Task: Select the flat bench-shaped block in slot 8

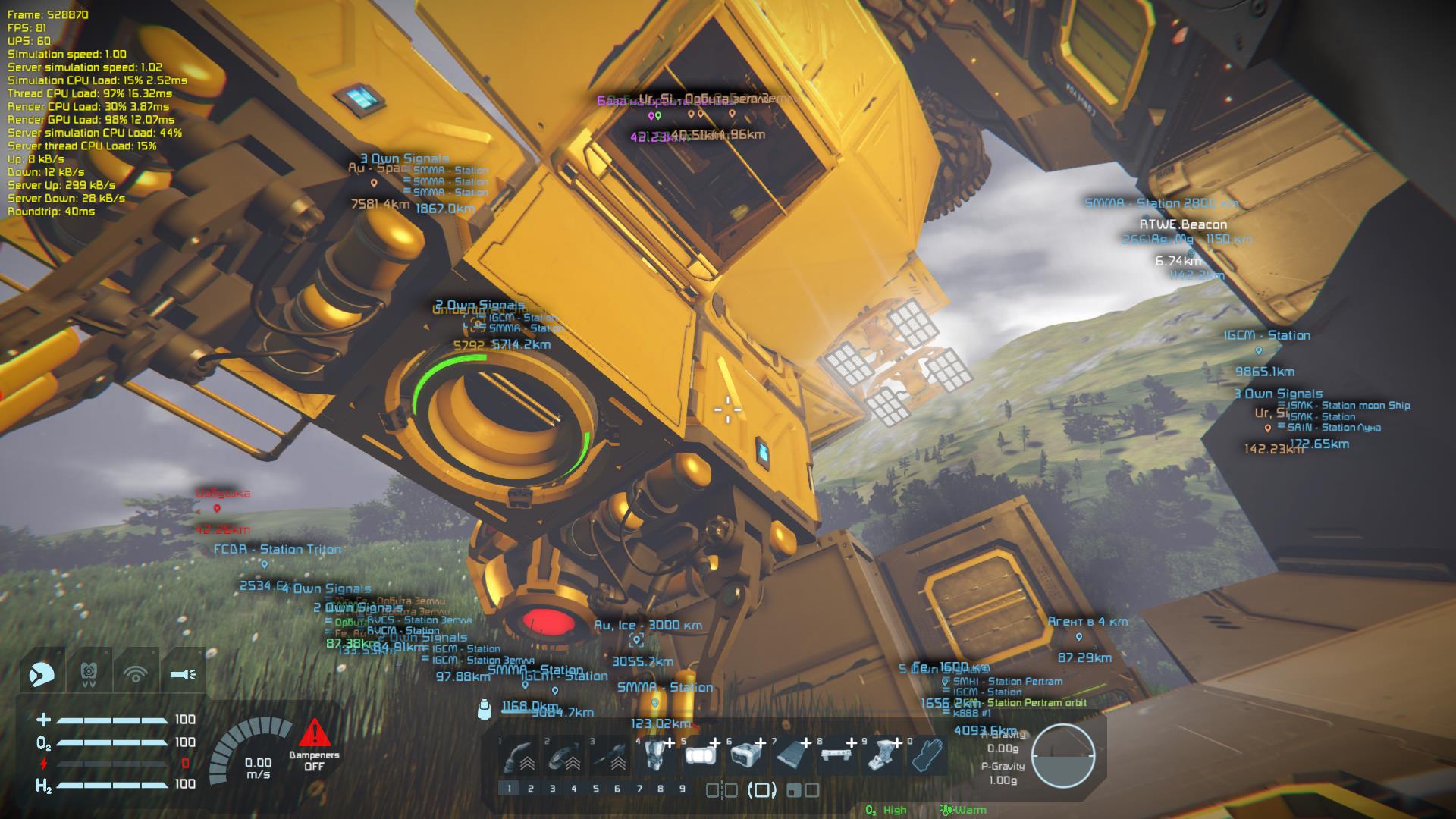Action: point(838,755)
